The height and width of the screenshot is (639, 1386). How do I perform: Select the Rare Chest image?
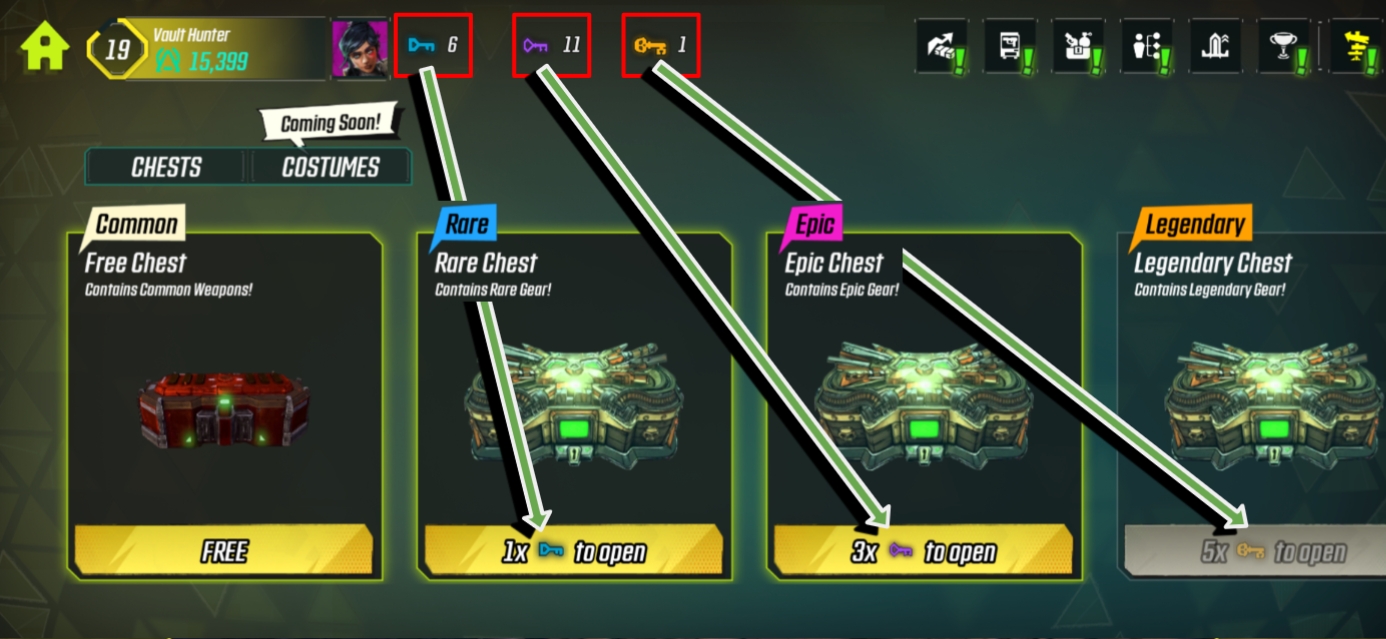574,400
